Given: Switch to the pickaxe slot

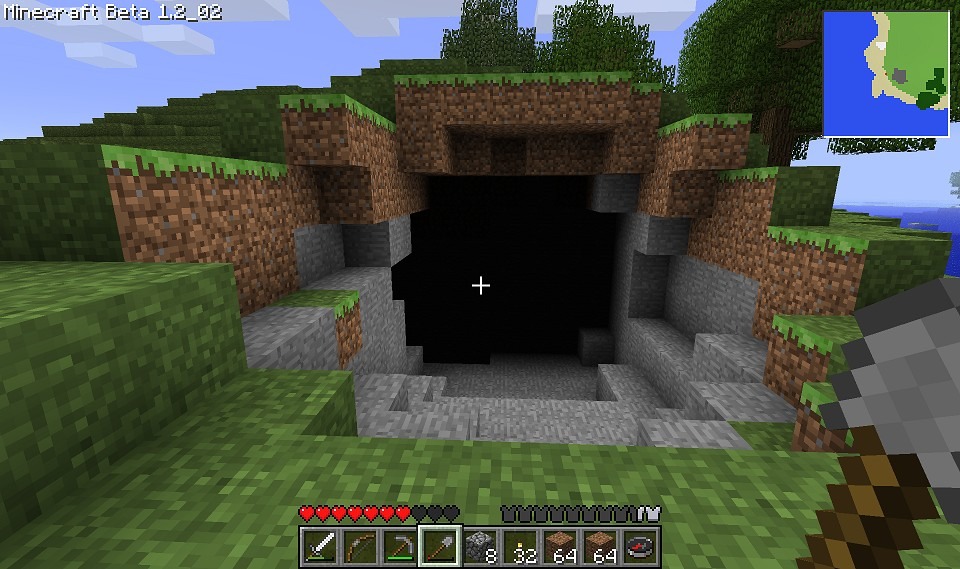Looking at the screenshot, I should click(400, 546).
